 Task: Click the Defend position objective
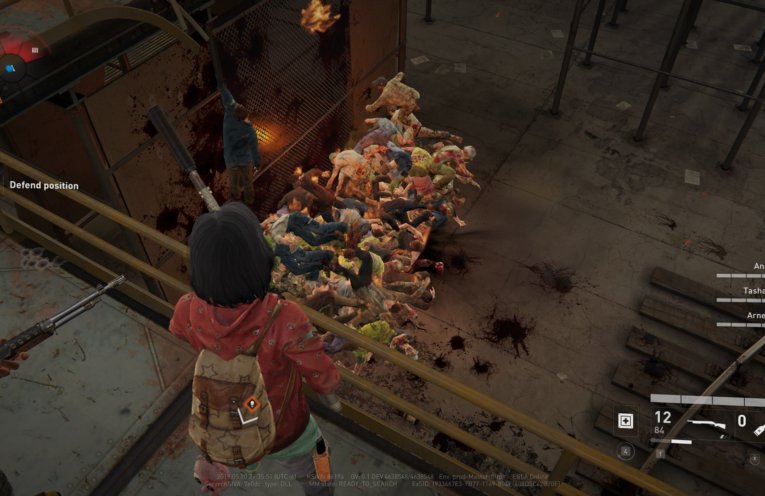(x=44, y=185)
